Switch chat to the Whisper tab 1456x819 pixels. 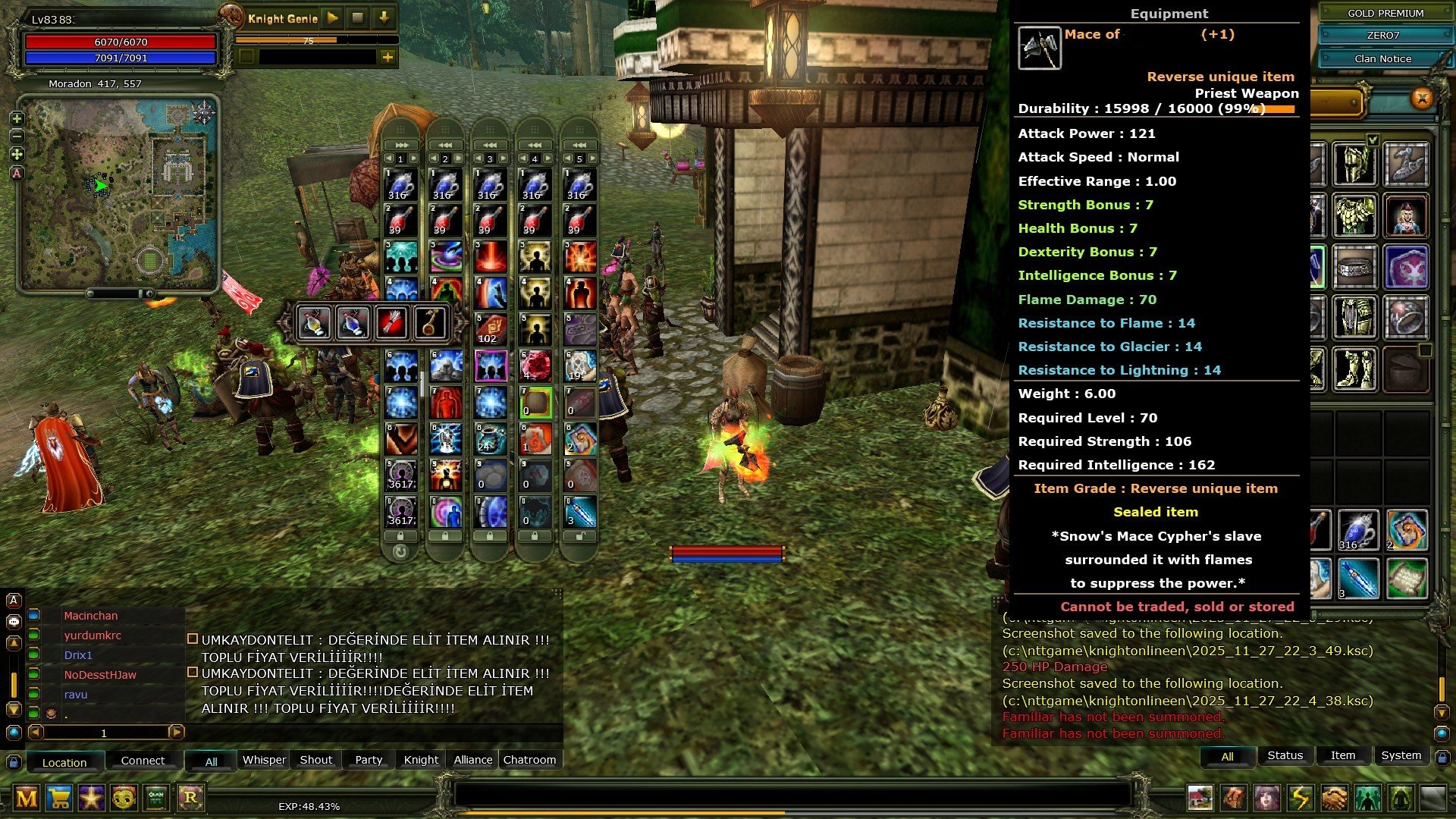(264, 760)
